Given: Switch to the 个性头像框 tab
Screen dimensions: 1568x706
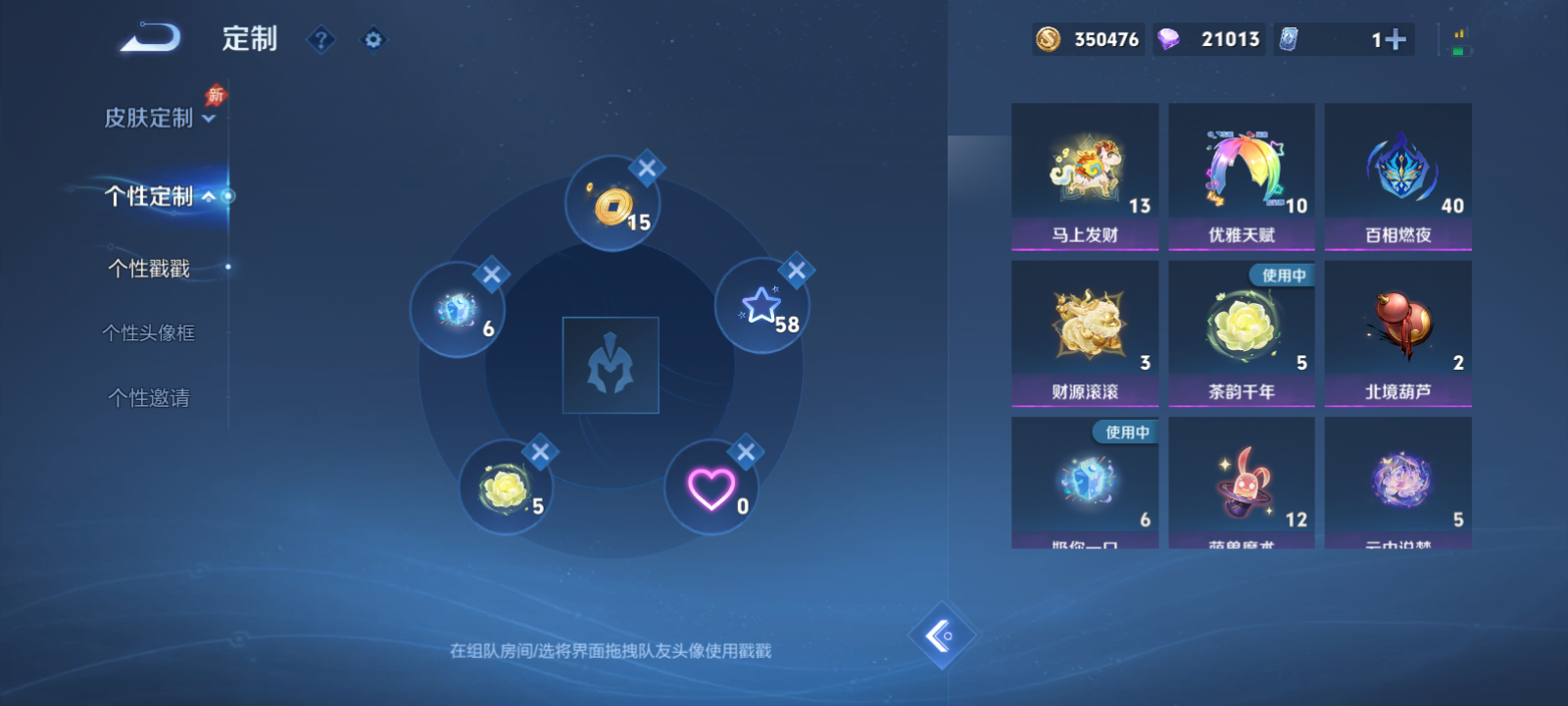Looking at the screenshot, I should click(152, 333).
